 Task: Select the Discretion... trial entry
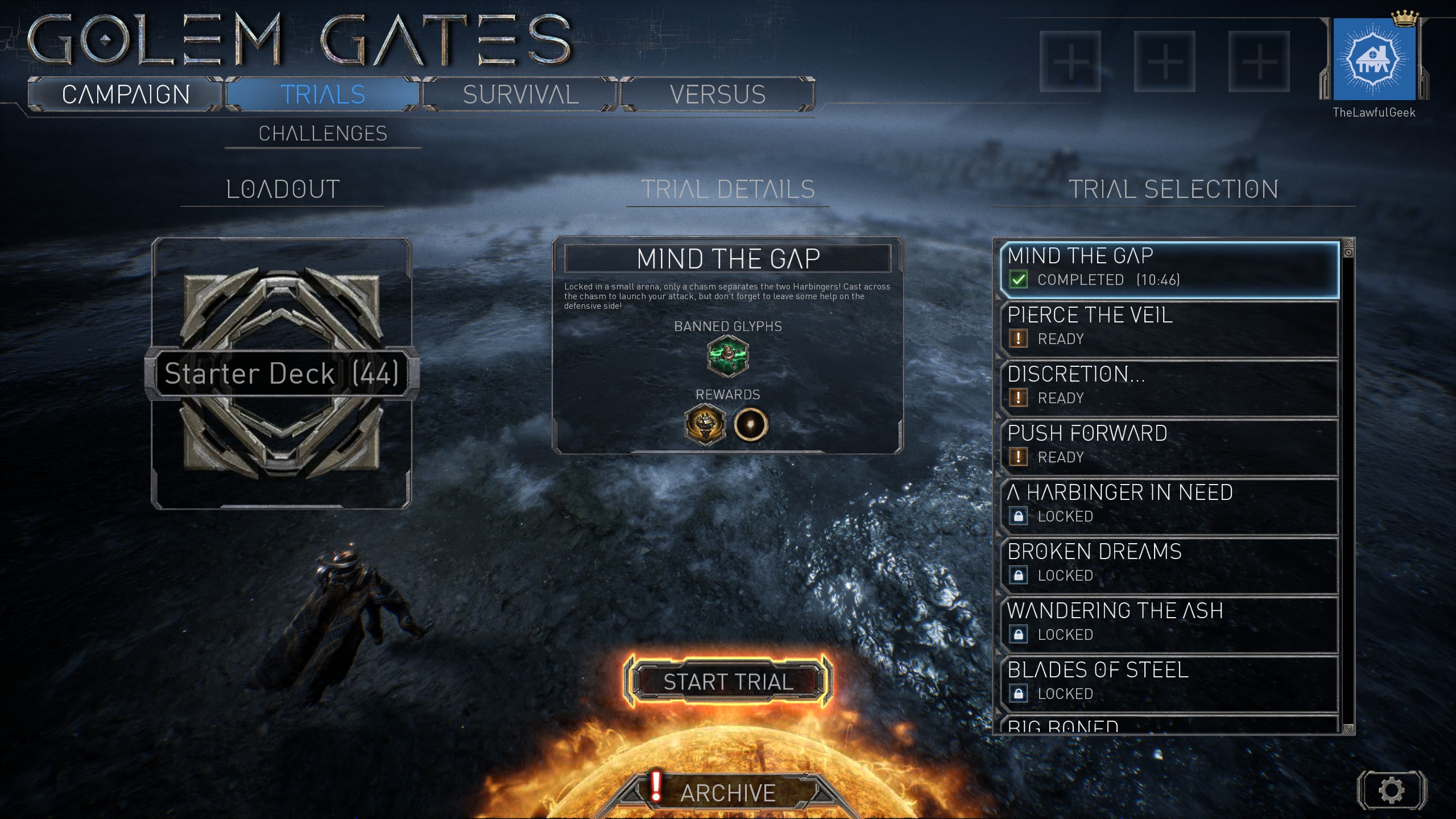click(1169, 388)
